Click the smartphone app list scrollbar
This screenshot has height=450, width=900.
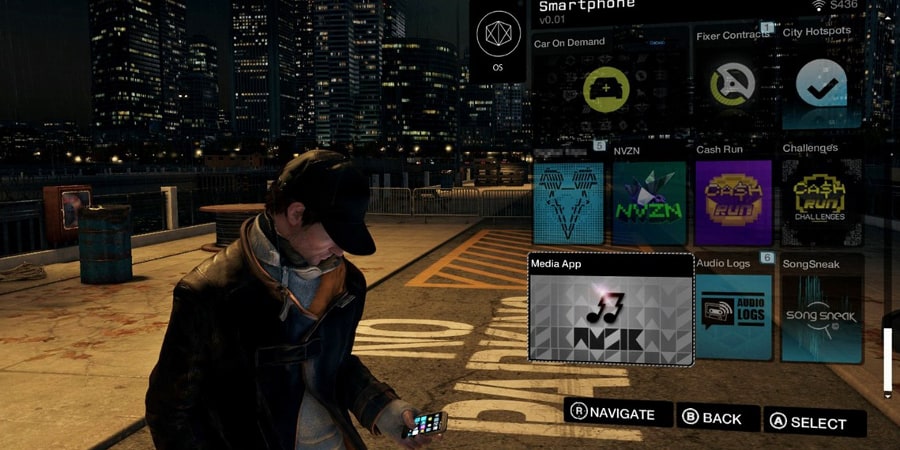pyautogui.click(x=887, y=362)
